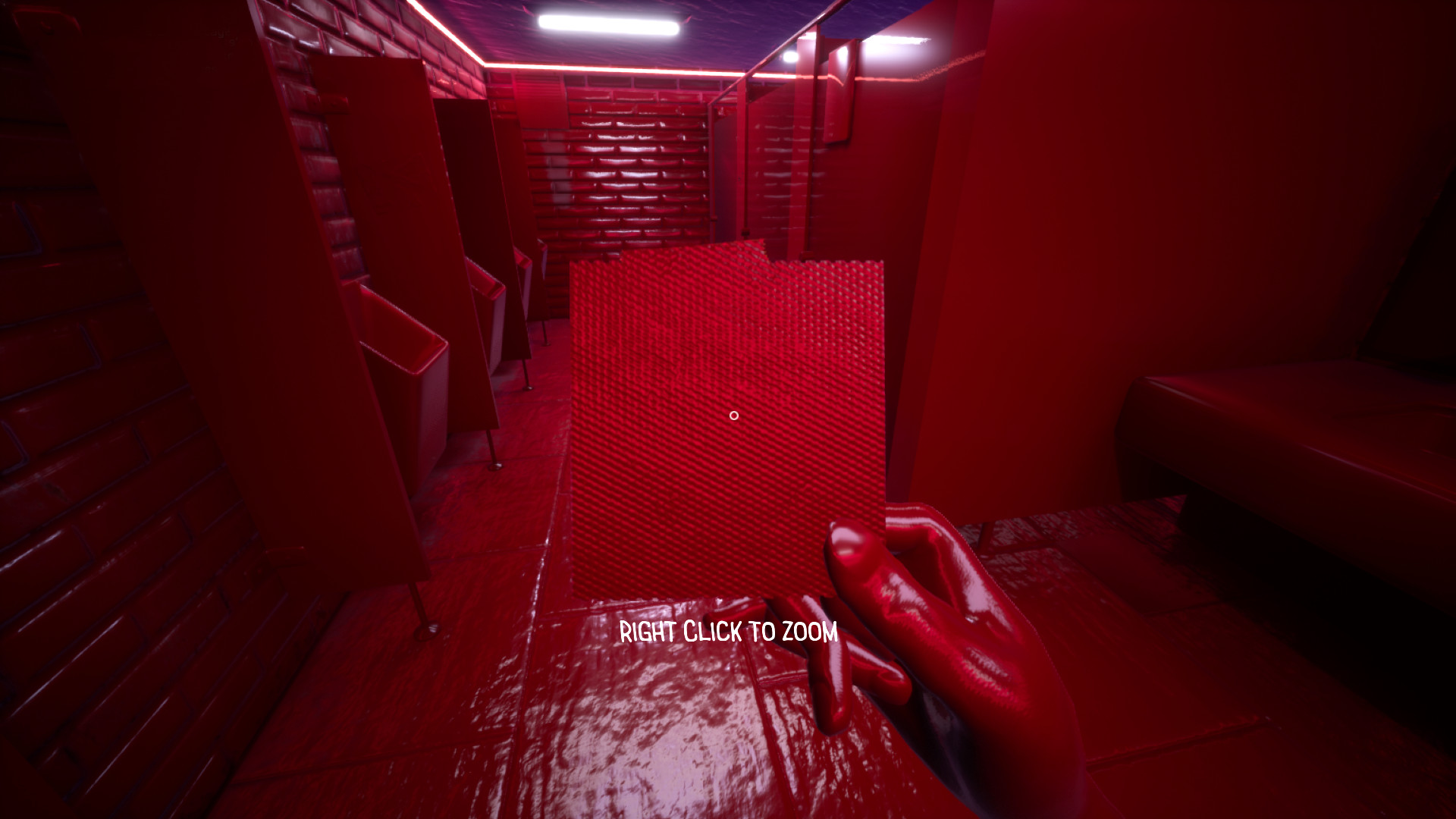Click the chewed bite mark on the note's top edge
This screenshot has width=1456, height=819.
click(766, 258)
